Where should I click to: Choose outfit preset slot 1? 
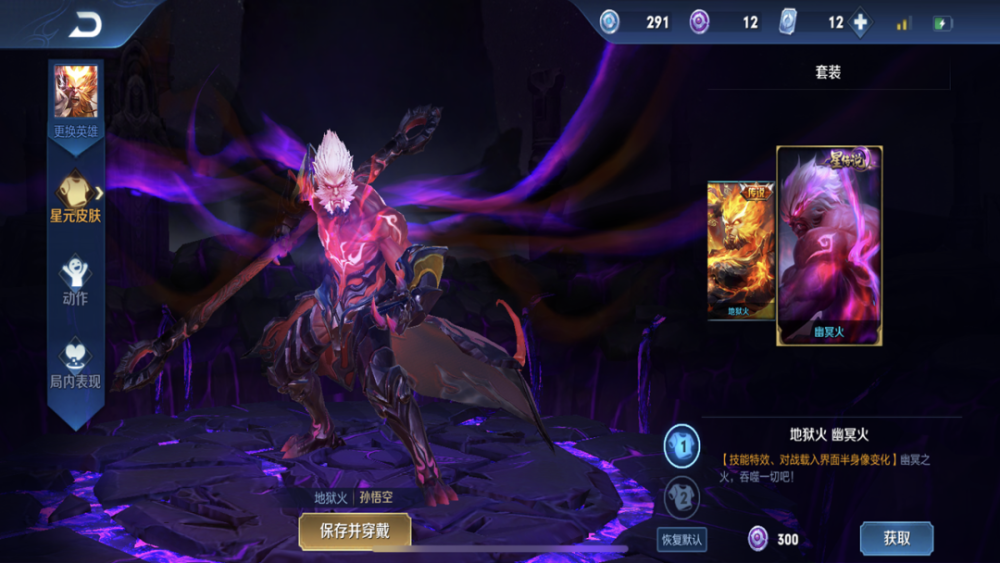[682, 447]
